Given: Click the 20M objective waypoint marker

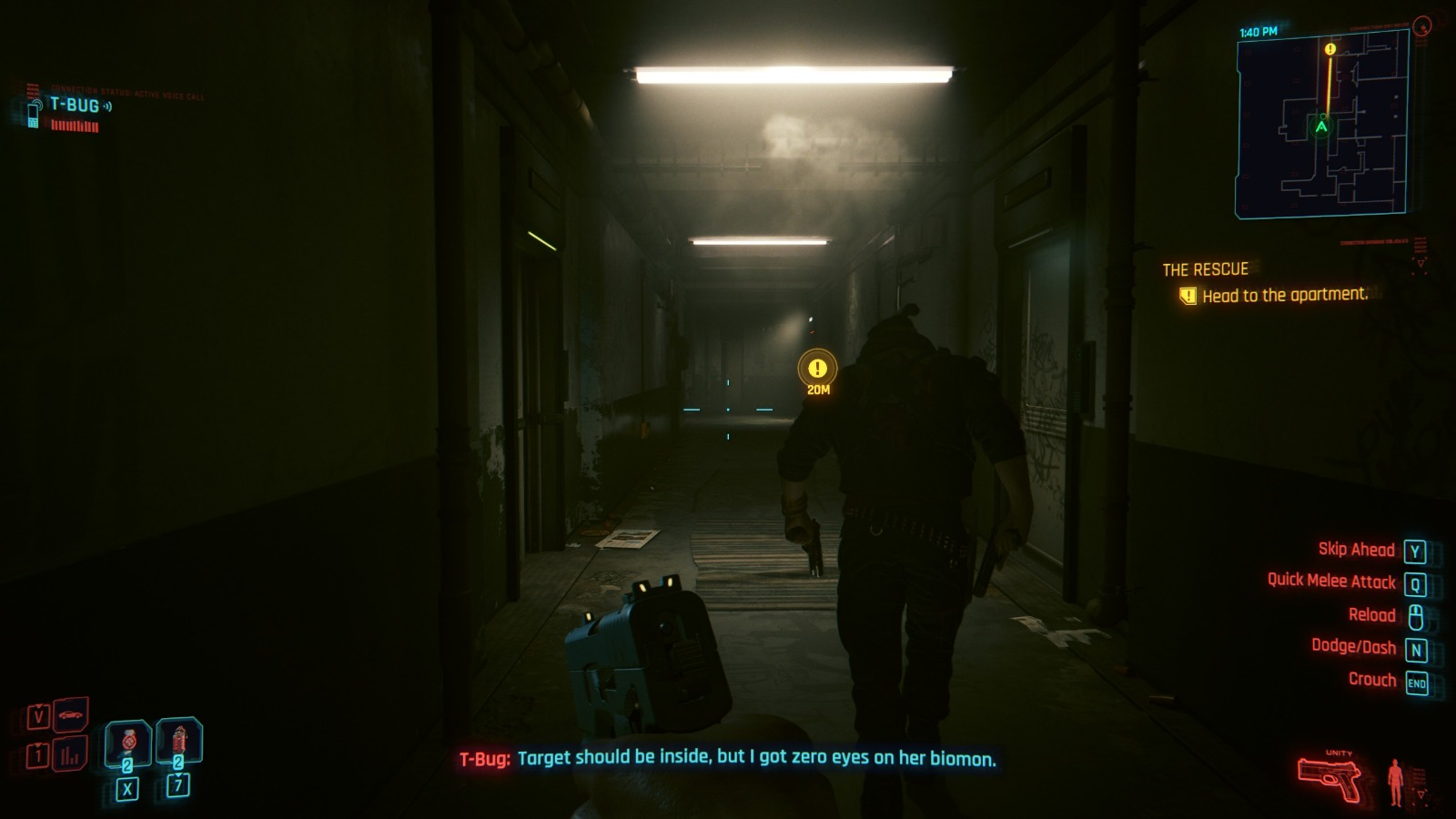Looking at the screenshot, I should click(x=817, y=369).
